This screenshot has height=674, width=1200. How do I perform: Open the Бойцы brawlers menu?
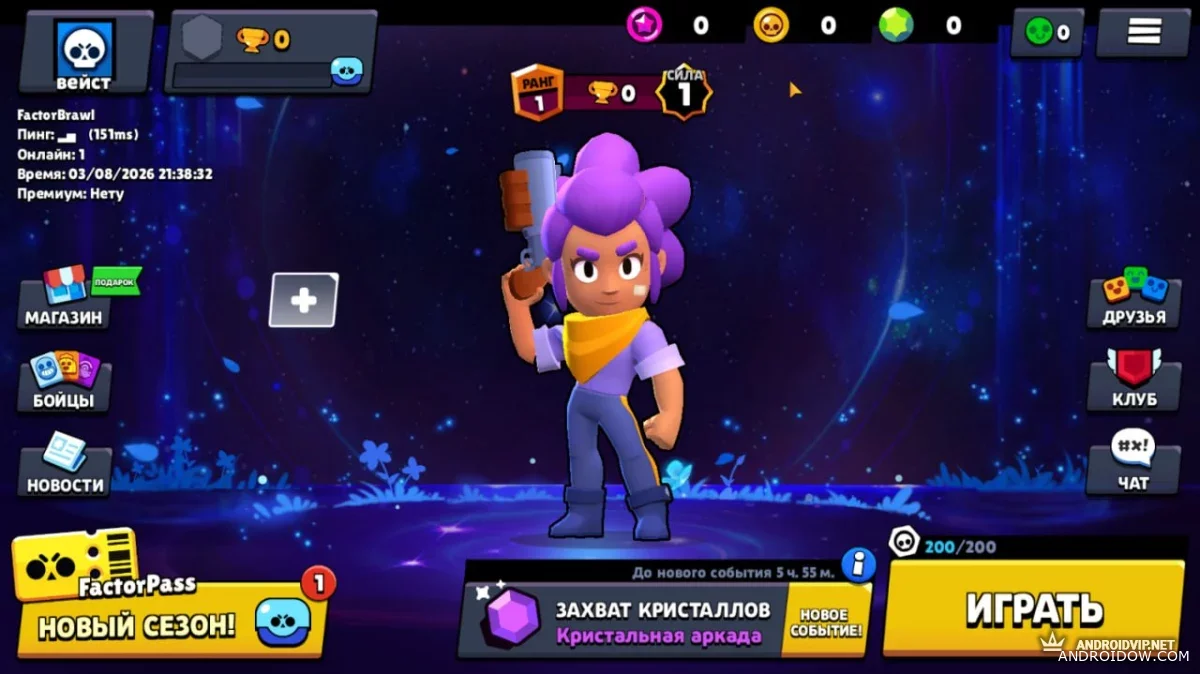(x=65, y=381)
